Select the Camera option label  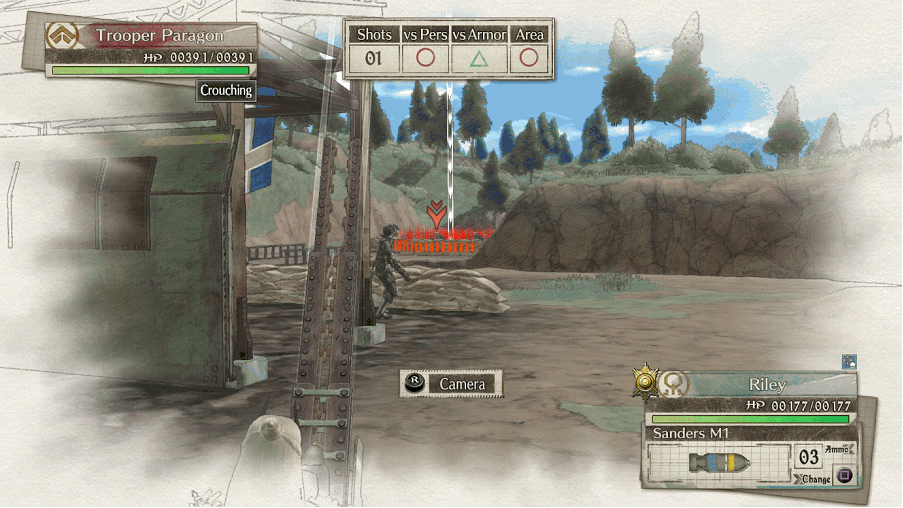462,384
